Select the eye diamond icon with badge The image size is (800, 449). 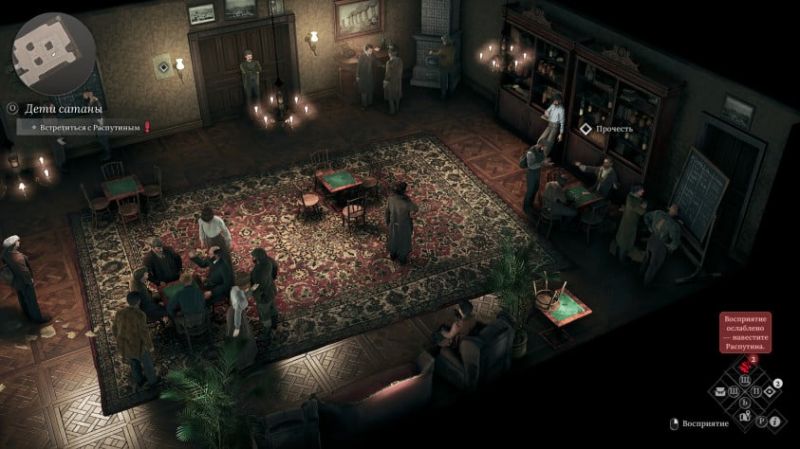770,391
